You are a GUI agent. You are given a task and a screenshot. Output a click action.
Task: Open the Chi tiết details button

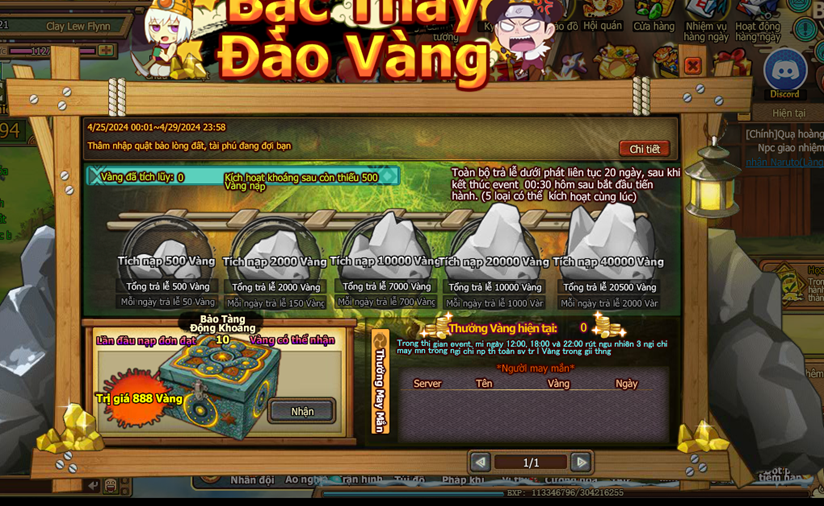(x=644, y=149)
